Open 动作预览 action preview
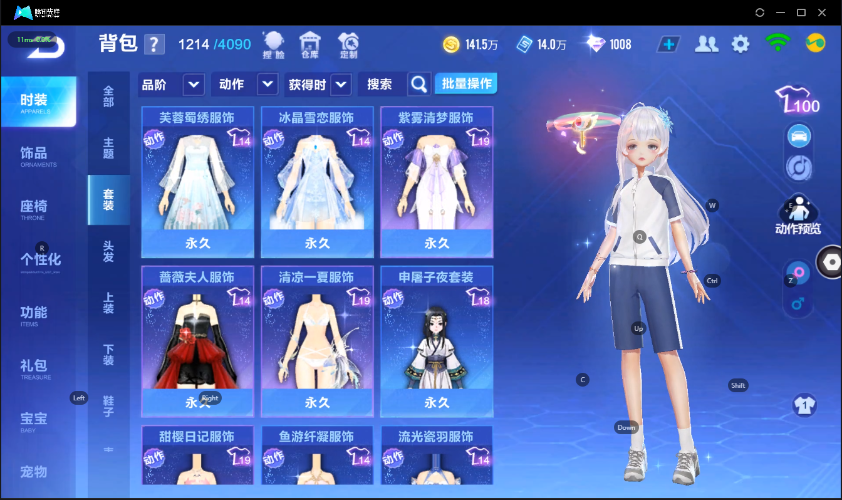Image resolution: width=842 pixels, height=500 pixels. point(797,214)
